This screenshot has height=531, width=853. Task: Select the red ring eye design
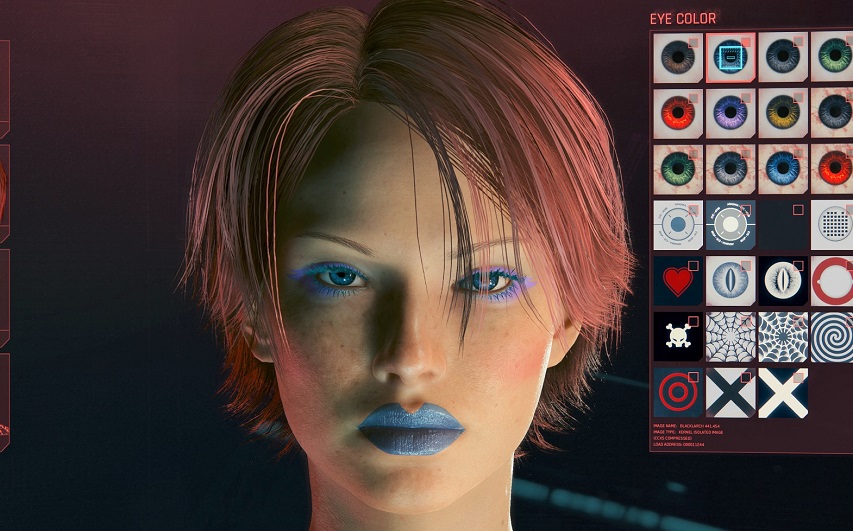[832, 281]
